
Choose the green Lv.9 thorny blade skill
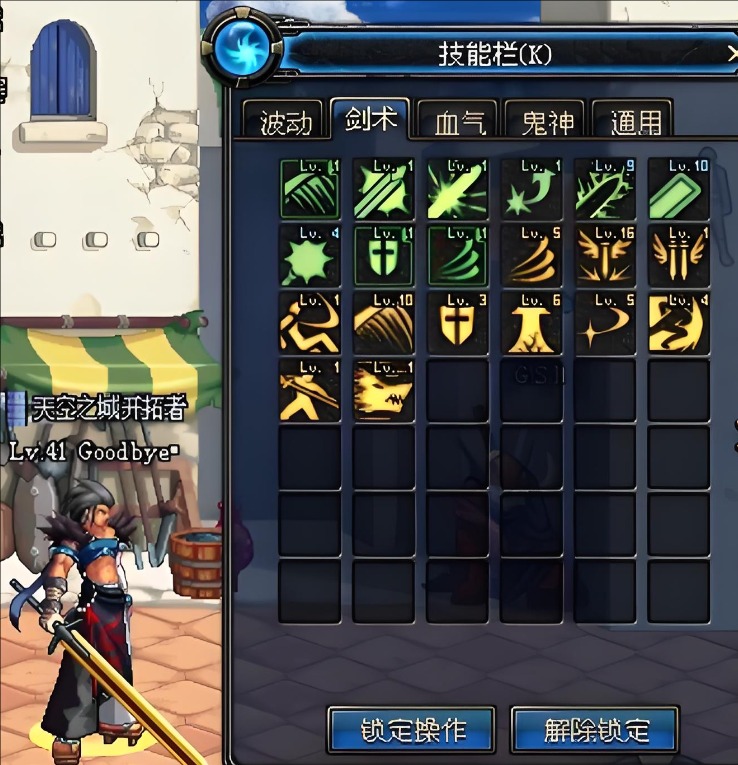[x=605, y=189]
